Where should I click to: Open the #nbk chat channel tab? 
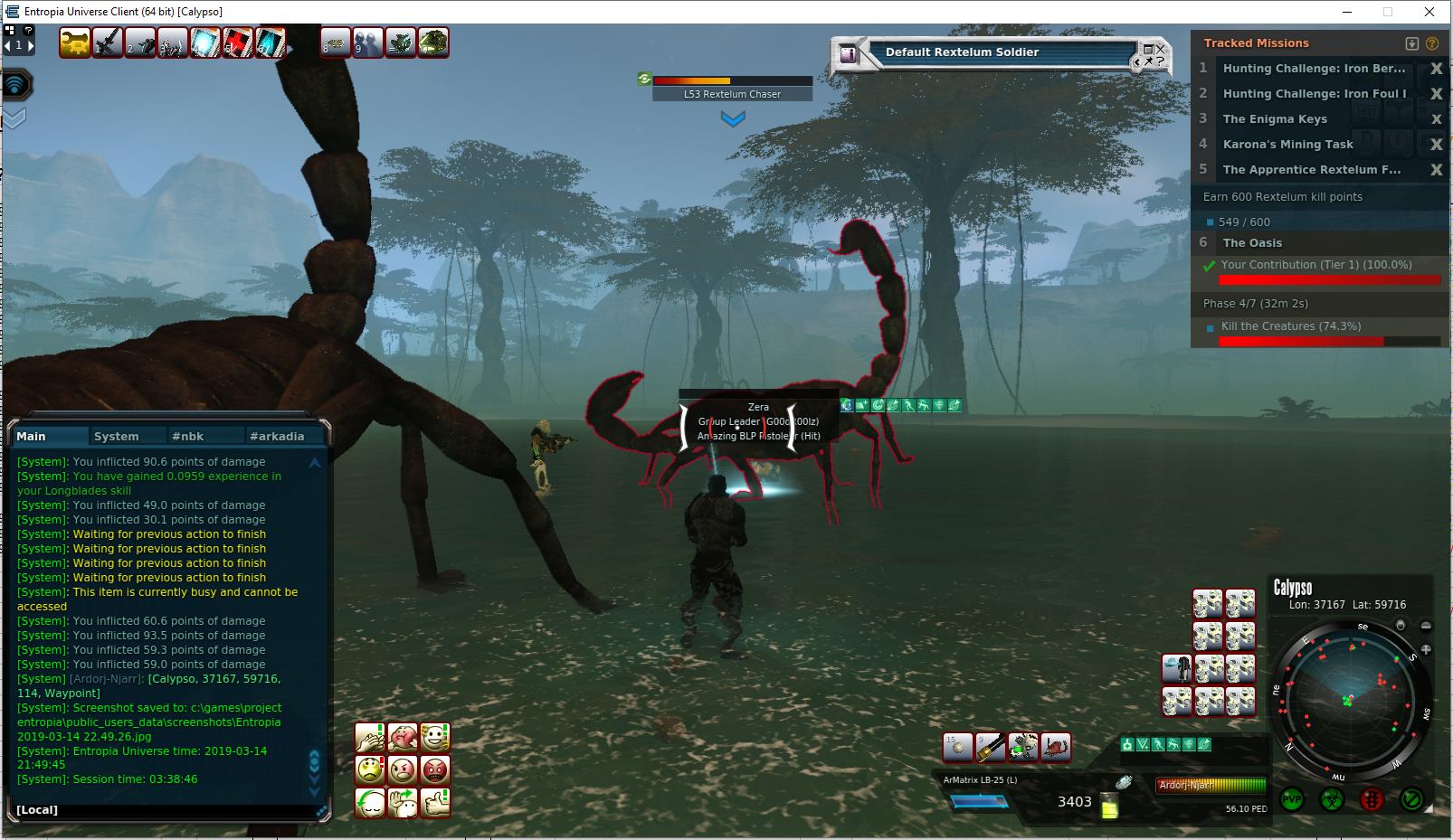coord(188,436)
